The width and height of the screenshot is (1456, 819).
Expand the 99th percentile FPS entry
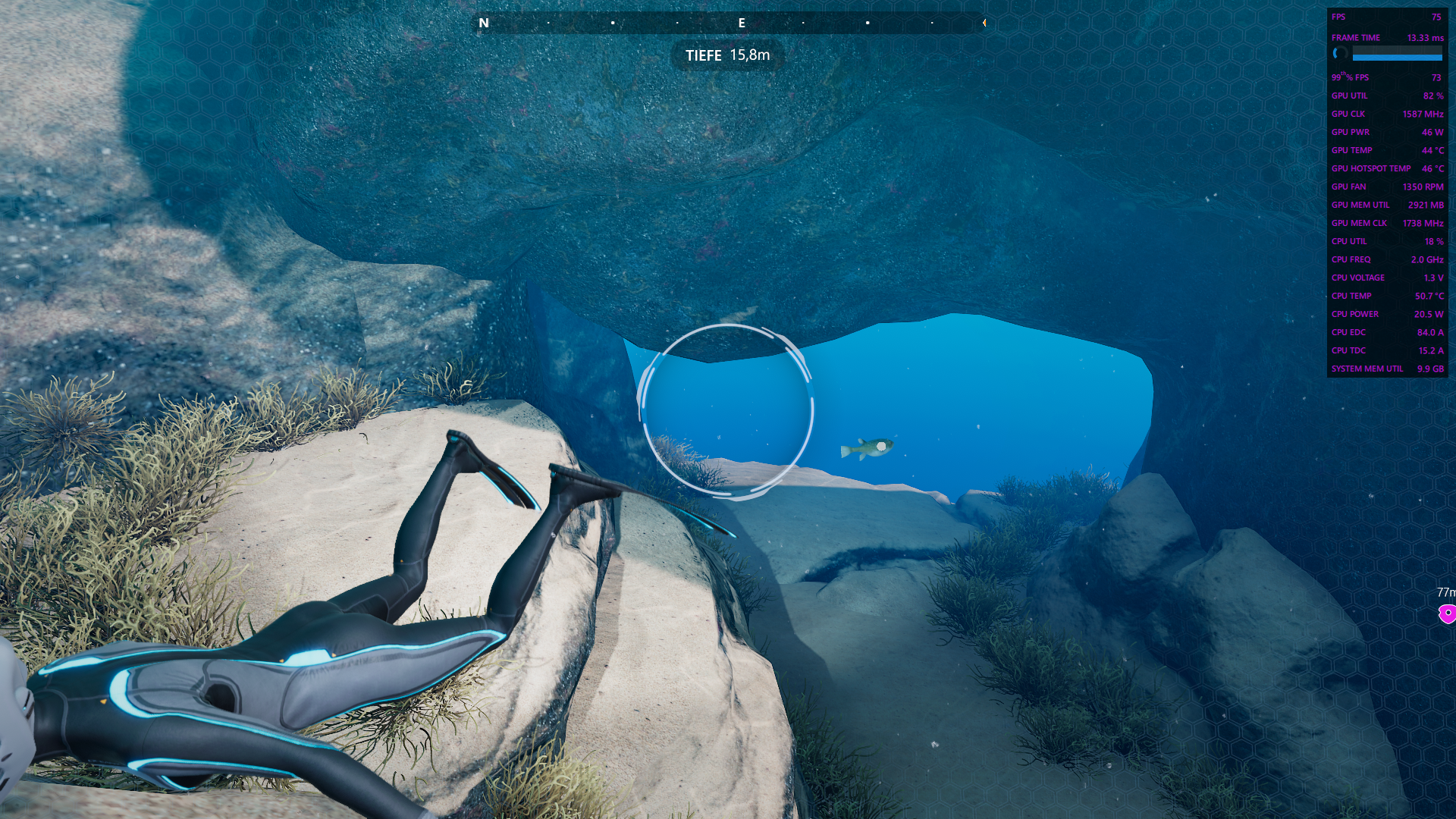pyautogui.click(x=1386, y=77)
